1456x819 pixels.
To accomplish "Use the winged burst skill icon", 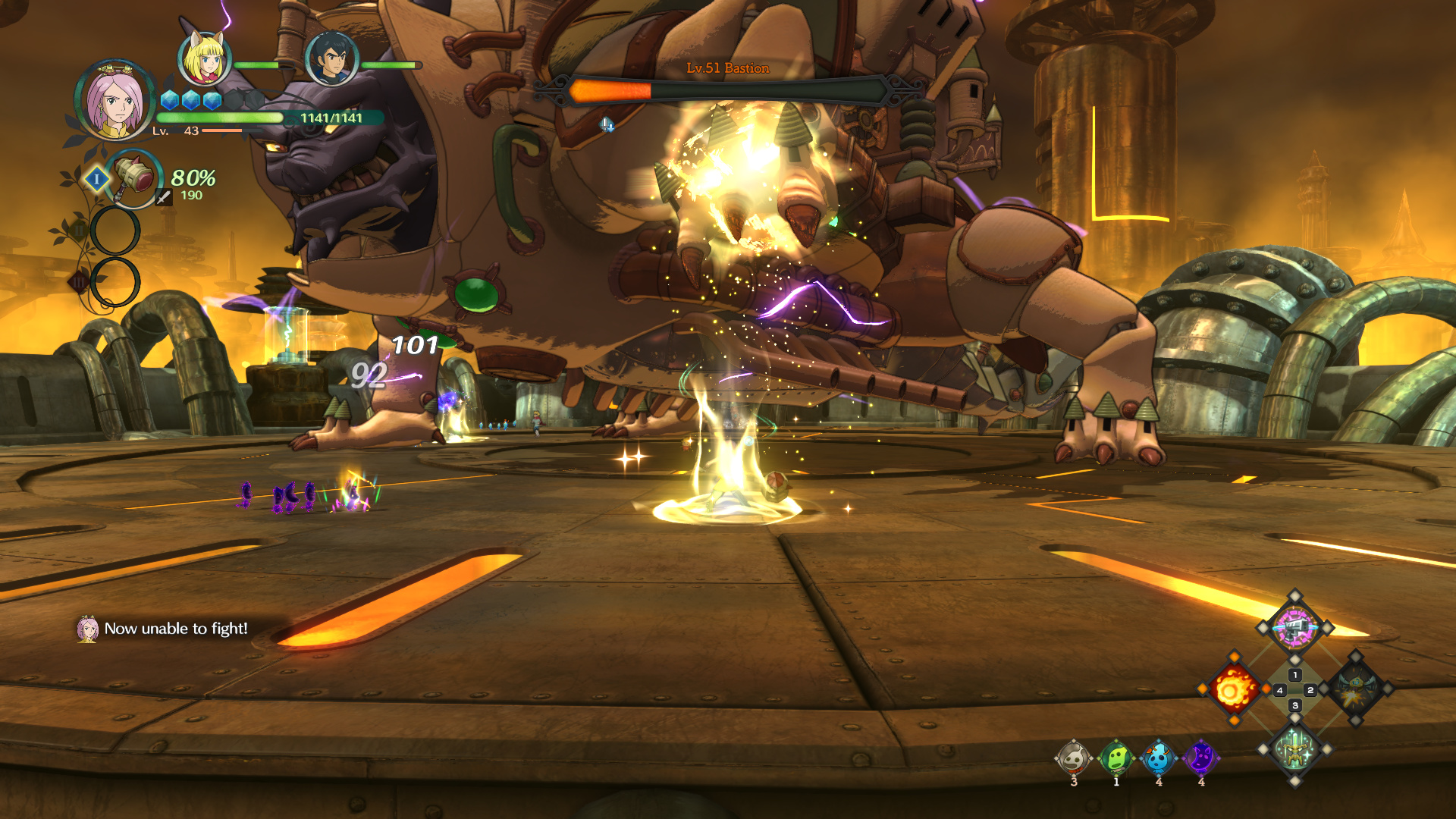I will 1356,689.
